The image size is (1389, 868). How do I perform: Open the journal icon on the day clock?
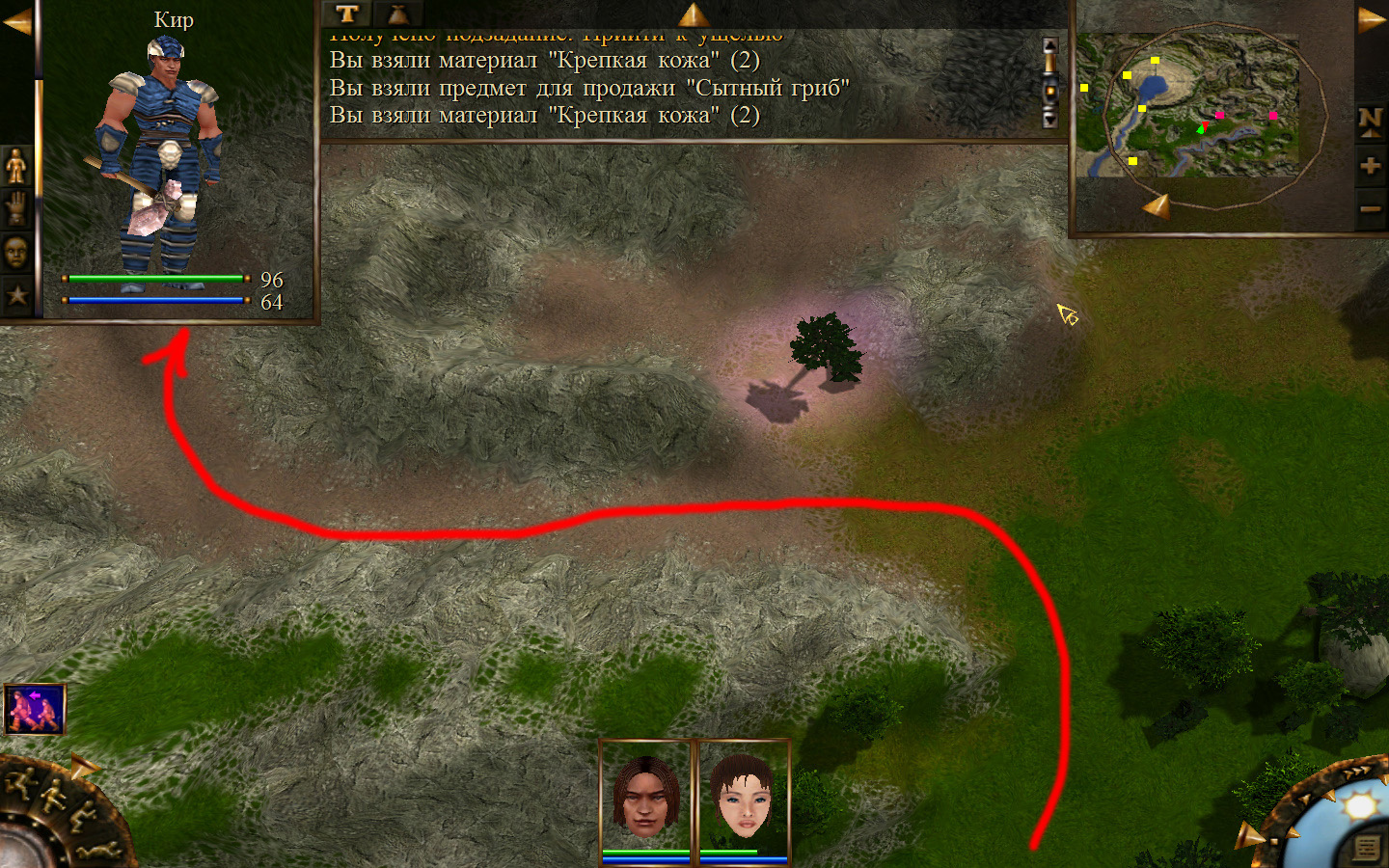1366,847
